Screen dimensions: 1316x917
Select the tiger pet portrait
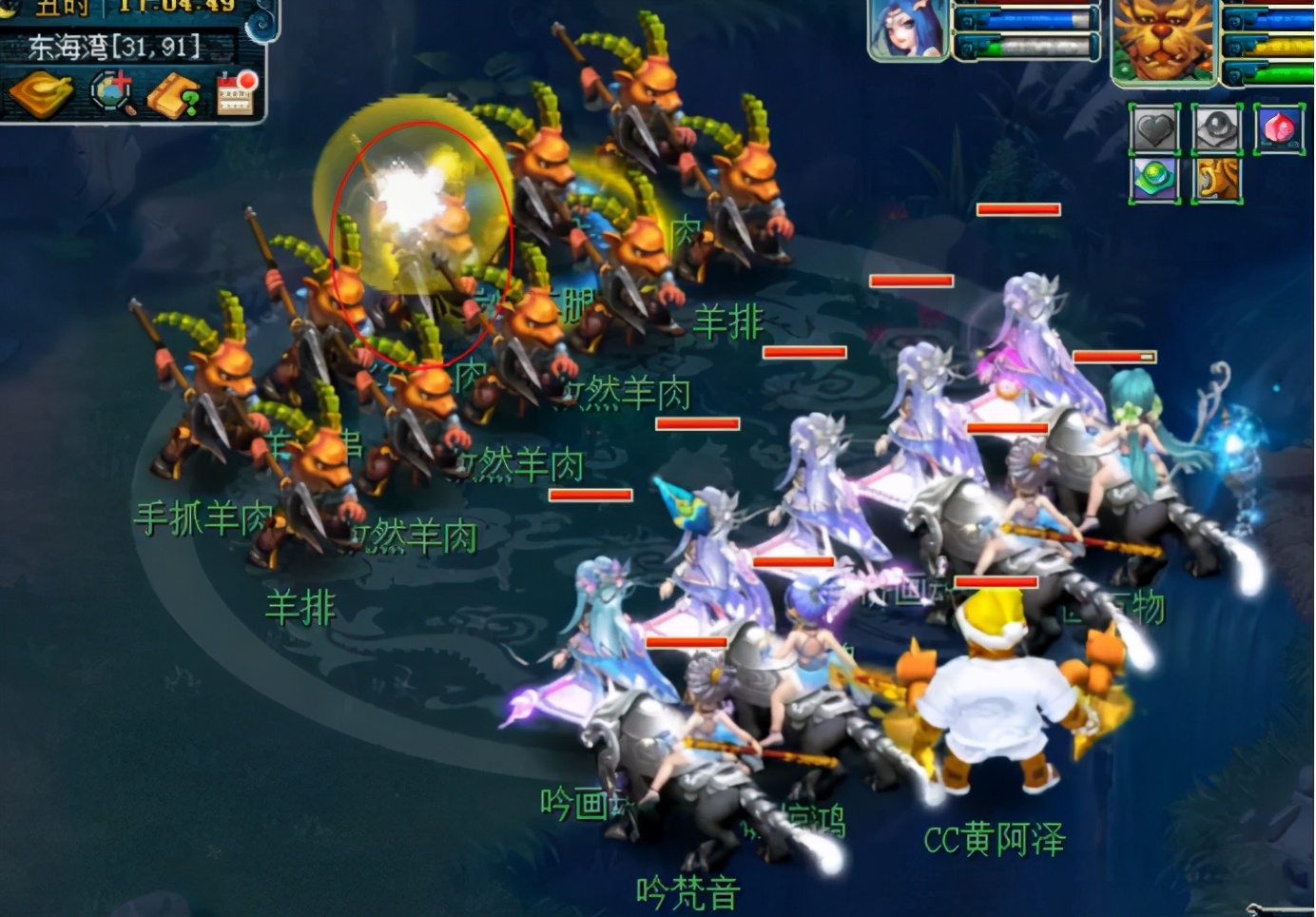click(1163, 40)
